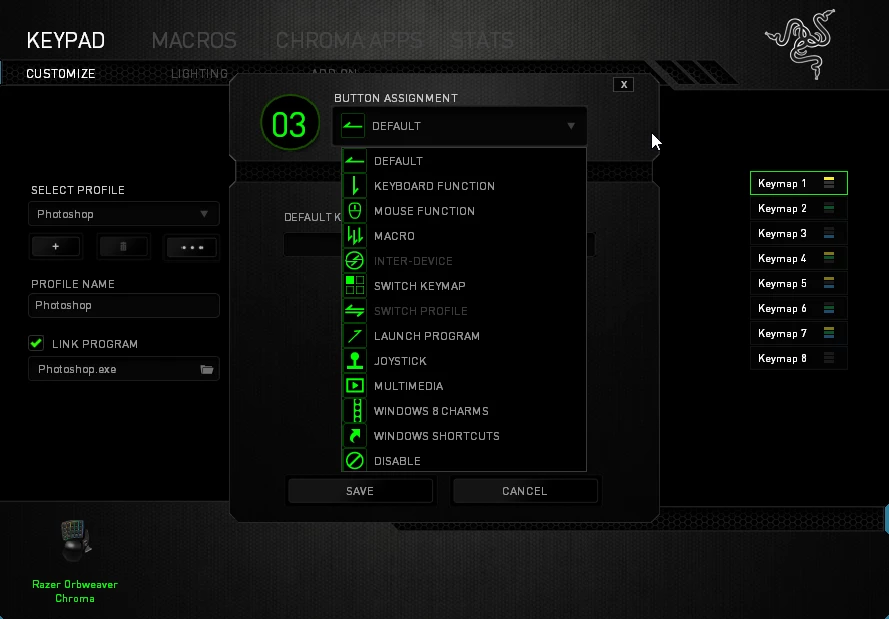This screenshot has height=619, width=889.
Task: Choose Windows Shortcuts from the list
Action: coord(436,436)
